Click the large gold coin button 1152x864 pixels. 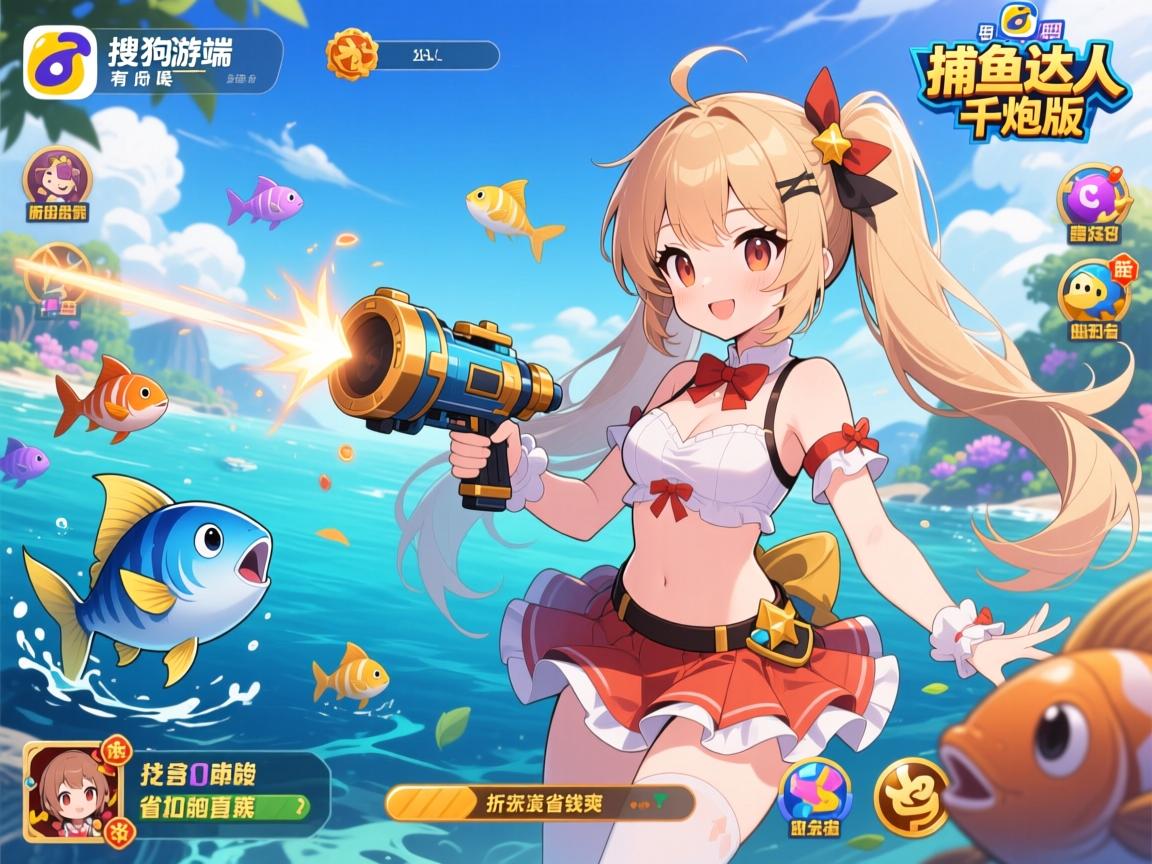click(x=912, y=796)
